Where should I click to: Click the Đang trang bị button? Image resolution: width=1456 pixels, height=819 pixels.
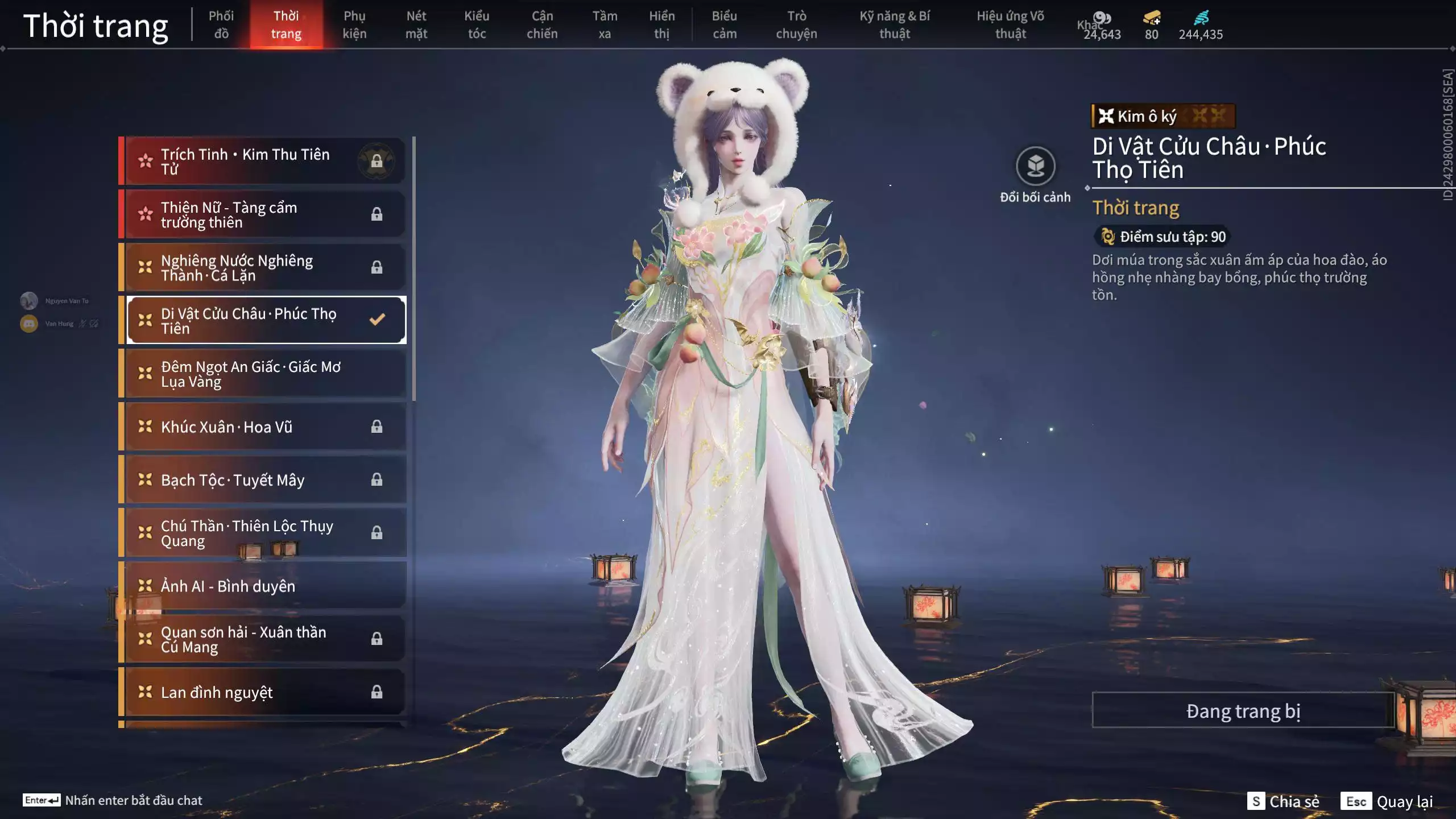pyautogui.click(x=1243, y=710)
